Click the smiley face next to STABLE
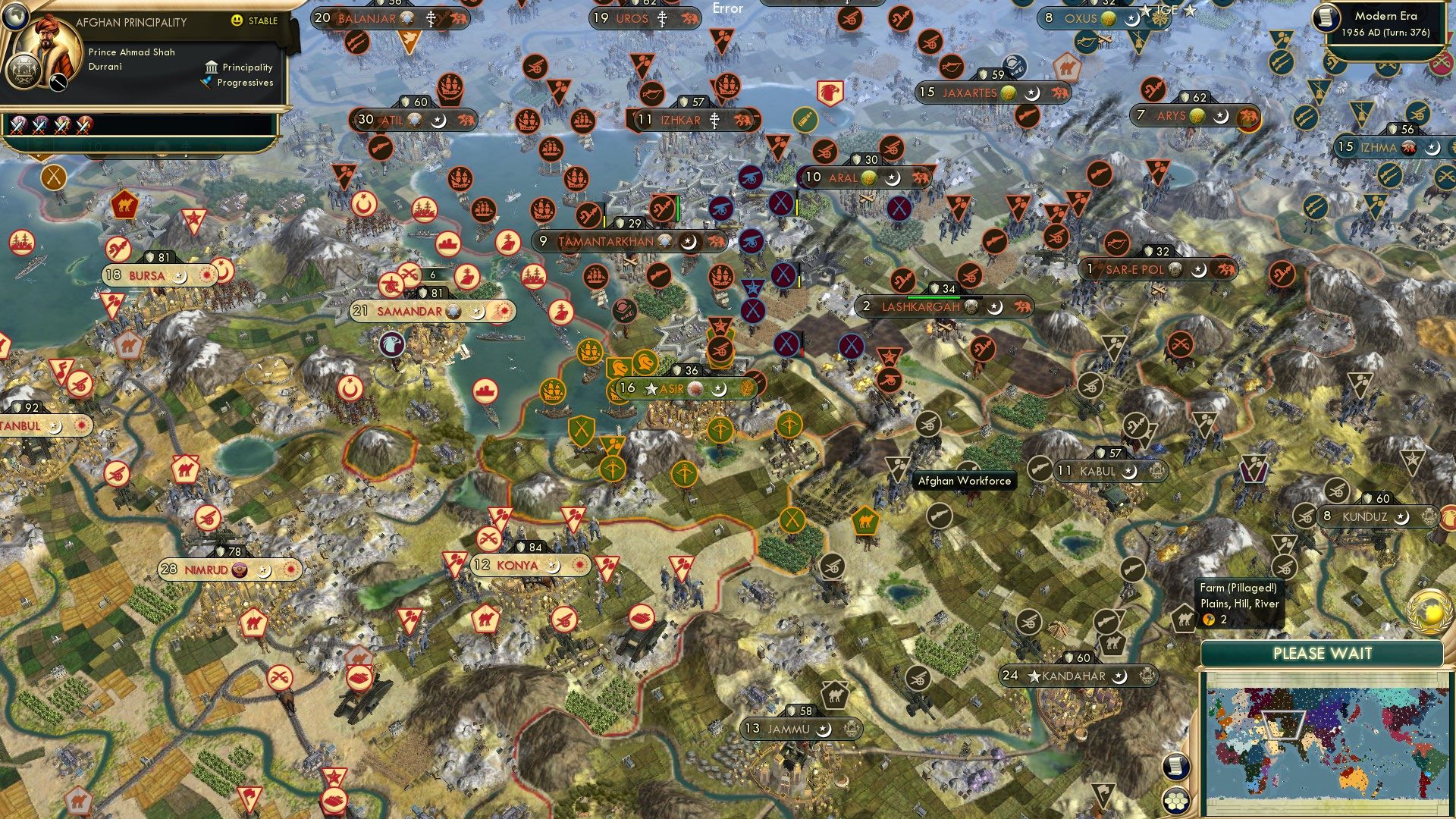The height and width of the screenshot is (819, 1456). click(x=237, y=20)
